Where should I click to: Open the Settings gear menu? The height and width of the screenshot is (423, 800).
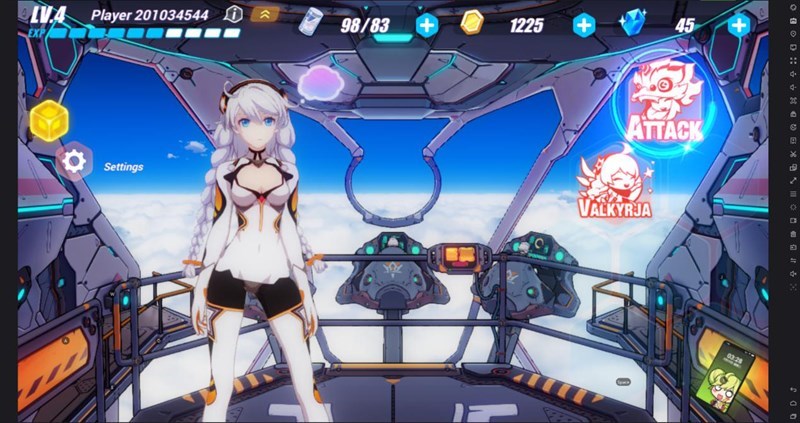click(x=72, y=161)
